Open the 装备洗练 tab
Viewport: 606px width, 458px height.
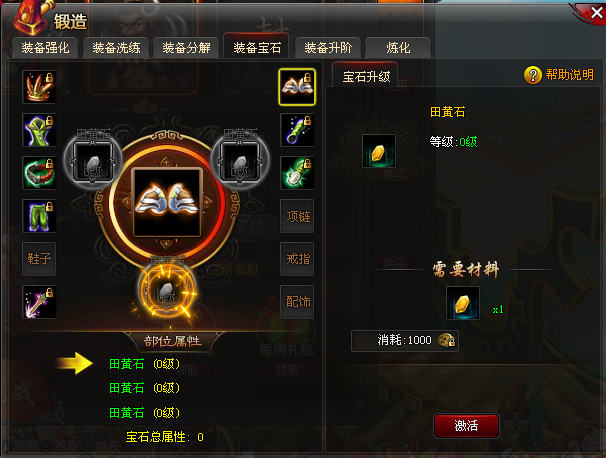pyautogui.click(x=117, y=48)
